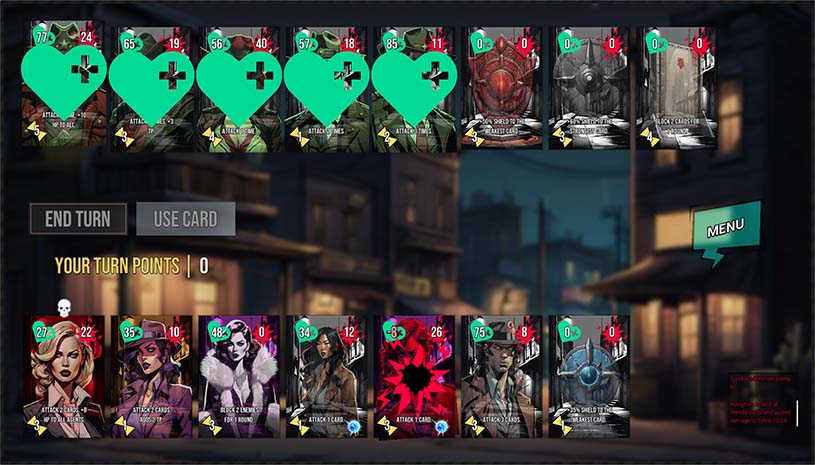
Task: Select the enemy Block 2 Cards card
Action: point(676,88)
